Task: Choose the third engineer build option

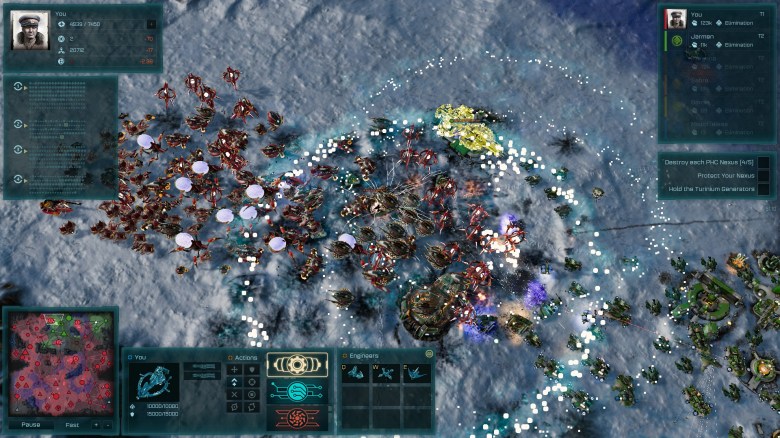Action: pos(416,373)
